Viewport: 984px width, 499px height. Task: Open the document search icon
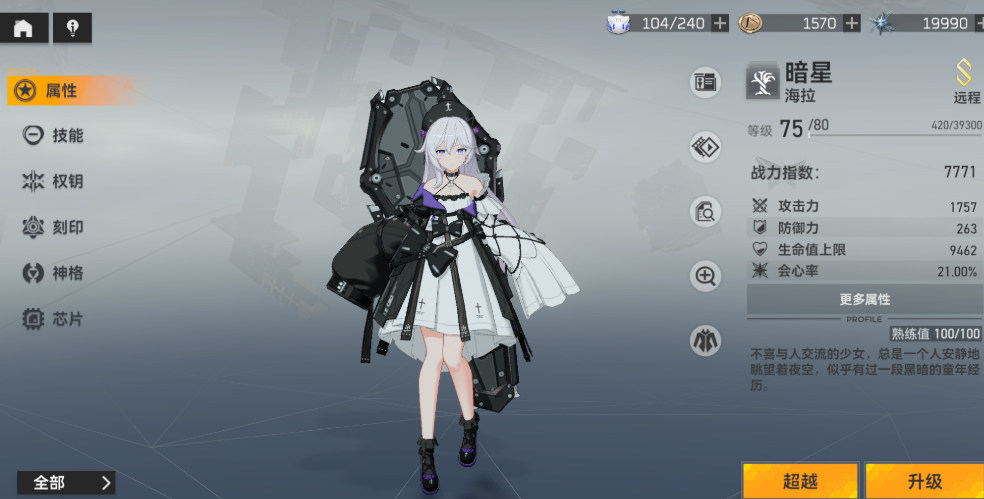[706, 211]
